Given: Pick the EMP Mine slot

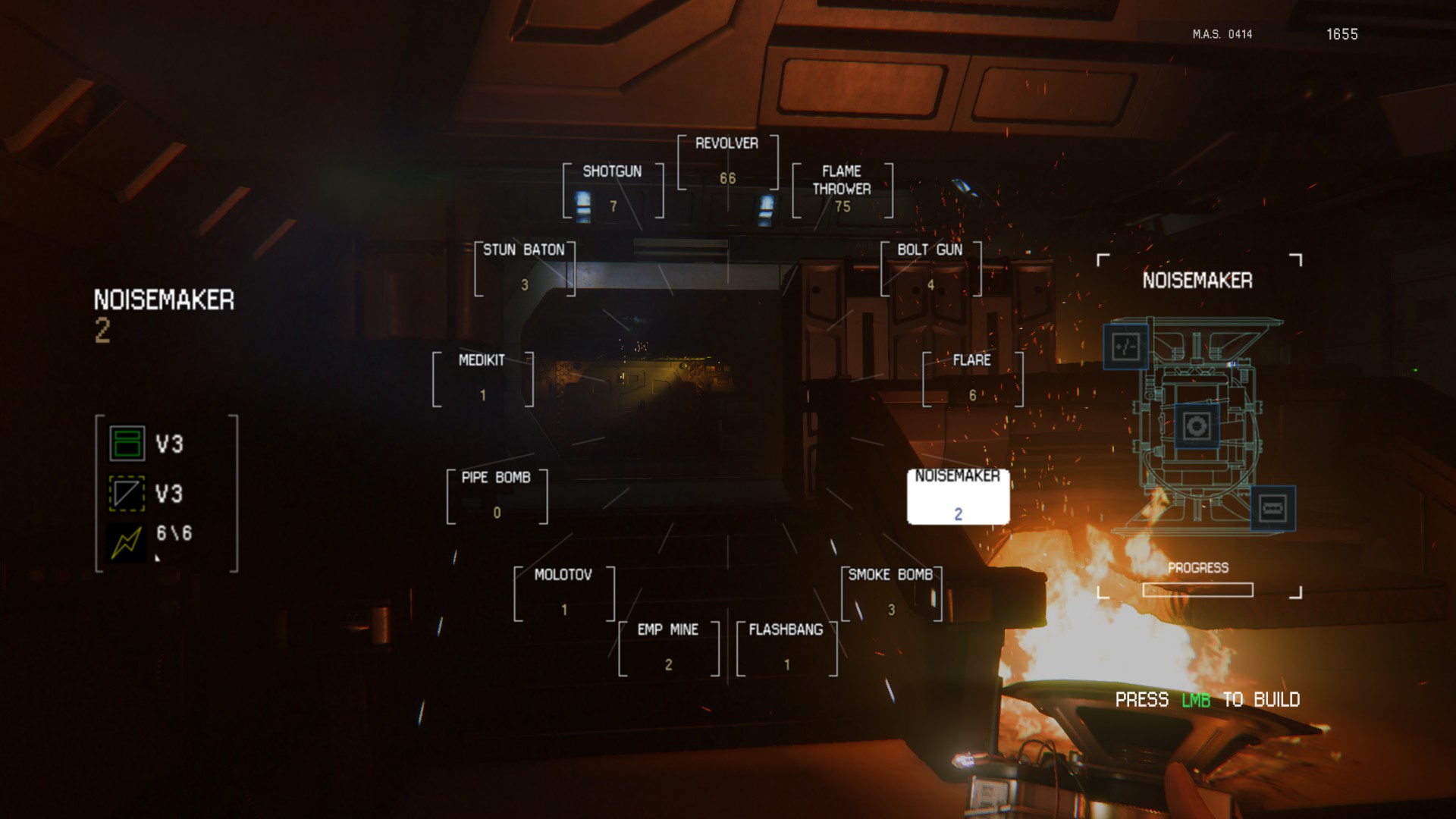Looking at the screenshot, I should click(668, 648).
